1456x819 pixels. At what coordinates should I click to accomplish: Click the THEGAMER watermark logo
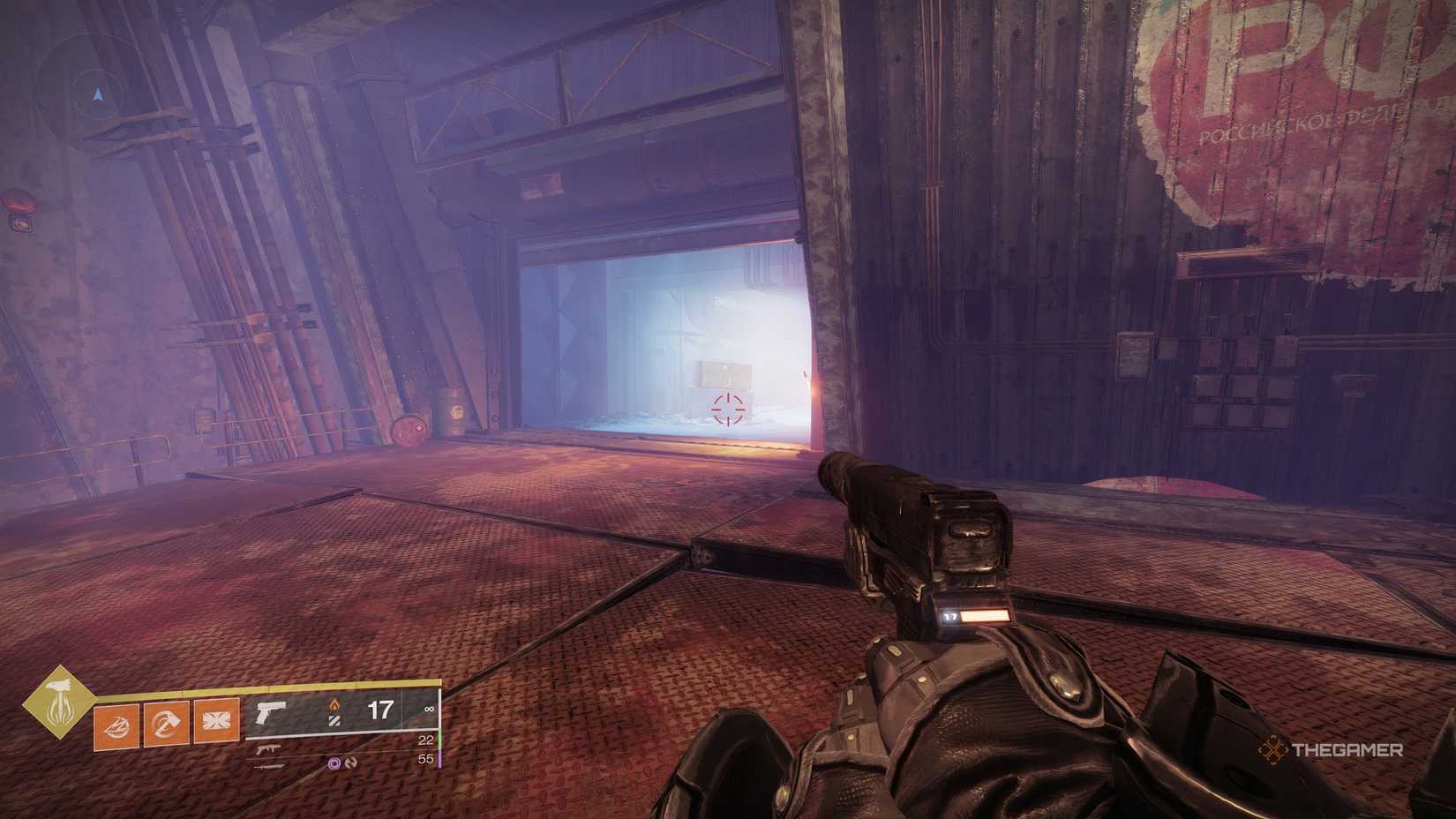(x=1346, y=750)
